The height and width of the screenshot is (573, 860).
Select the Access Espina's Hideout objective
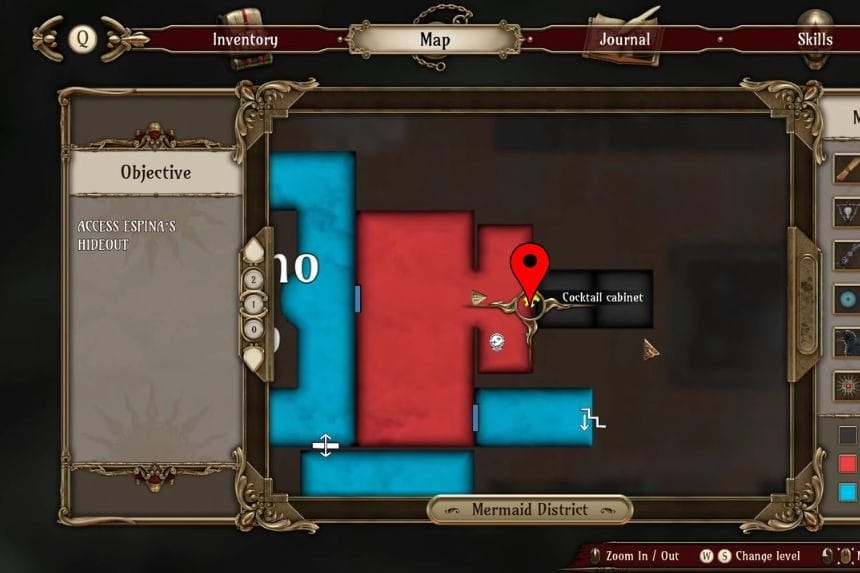pos(127,235)
